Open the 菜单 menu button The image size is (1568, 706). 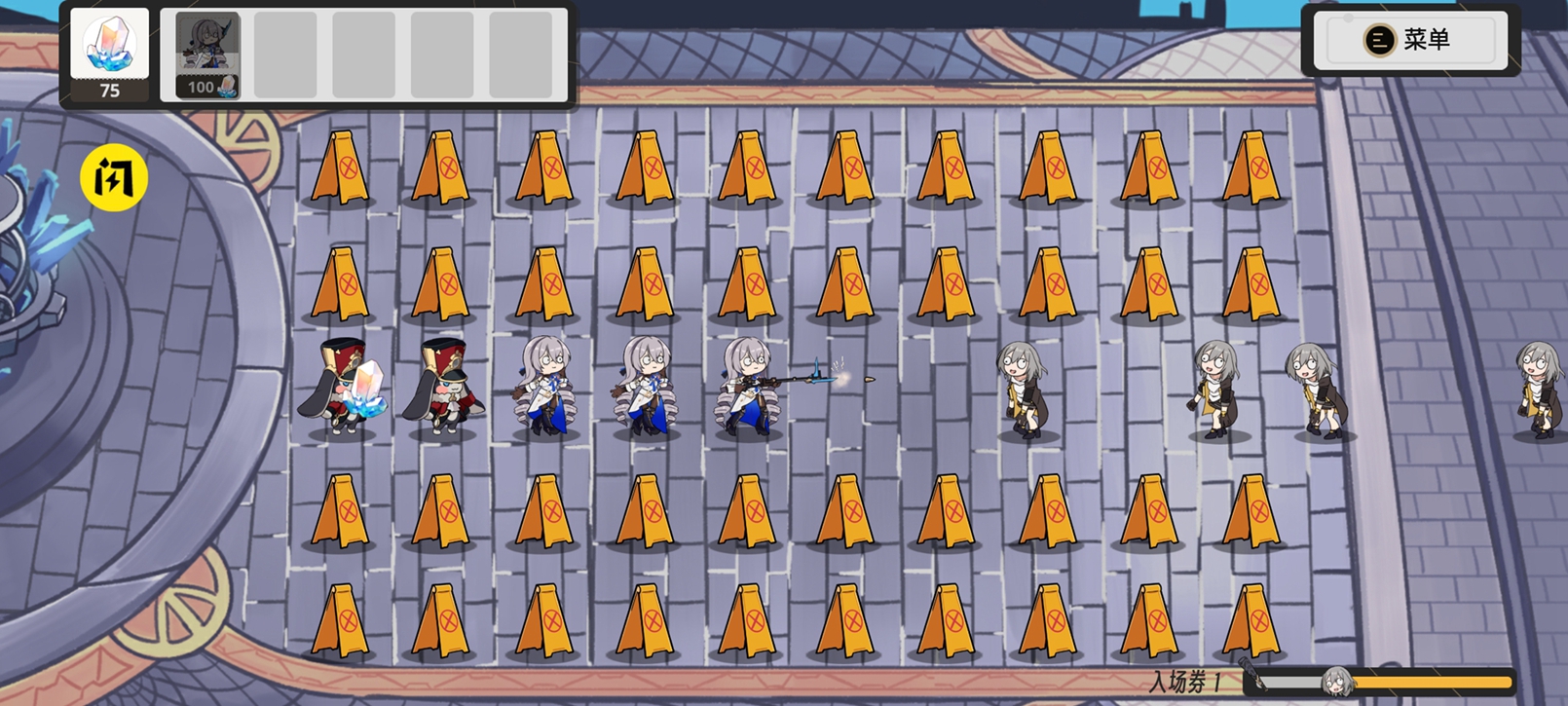click(1410, 39)
